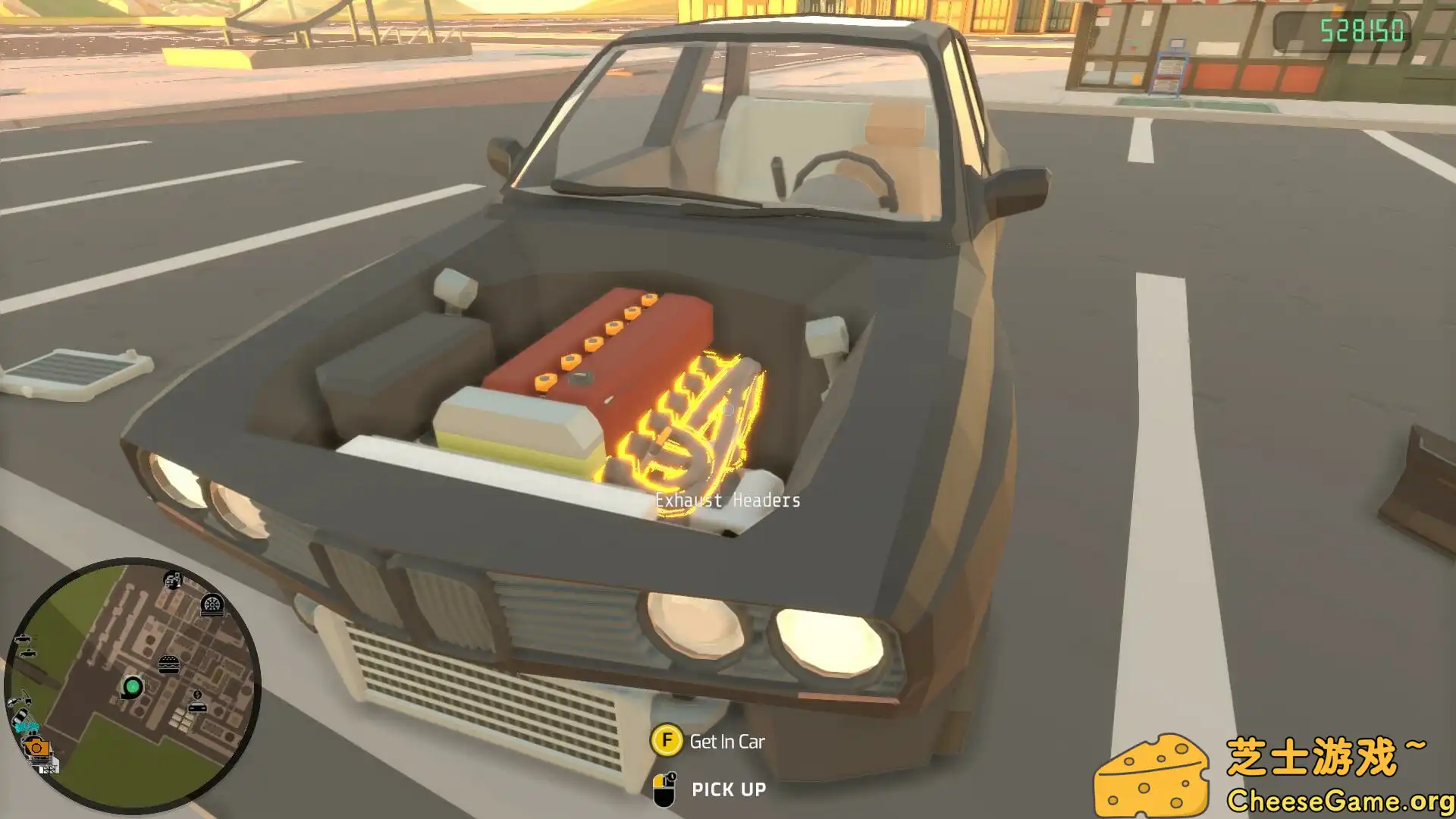Click the PICK UP text prompt

click(x=728, y=789)
